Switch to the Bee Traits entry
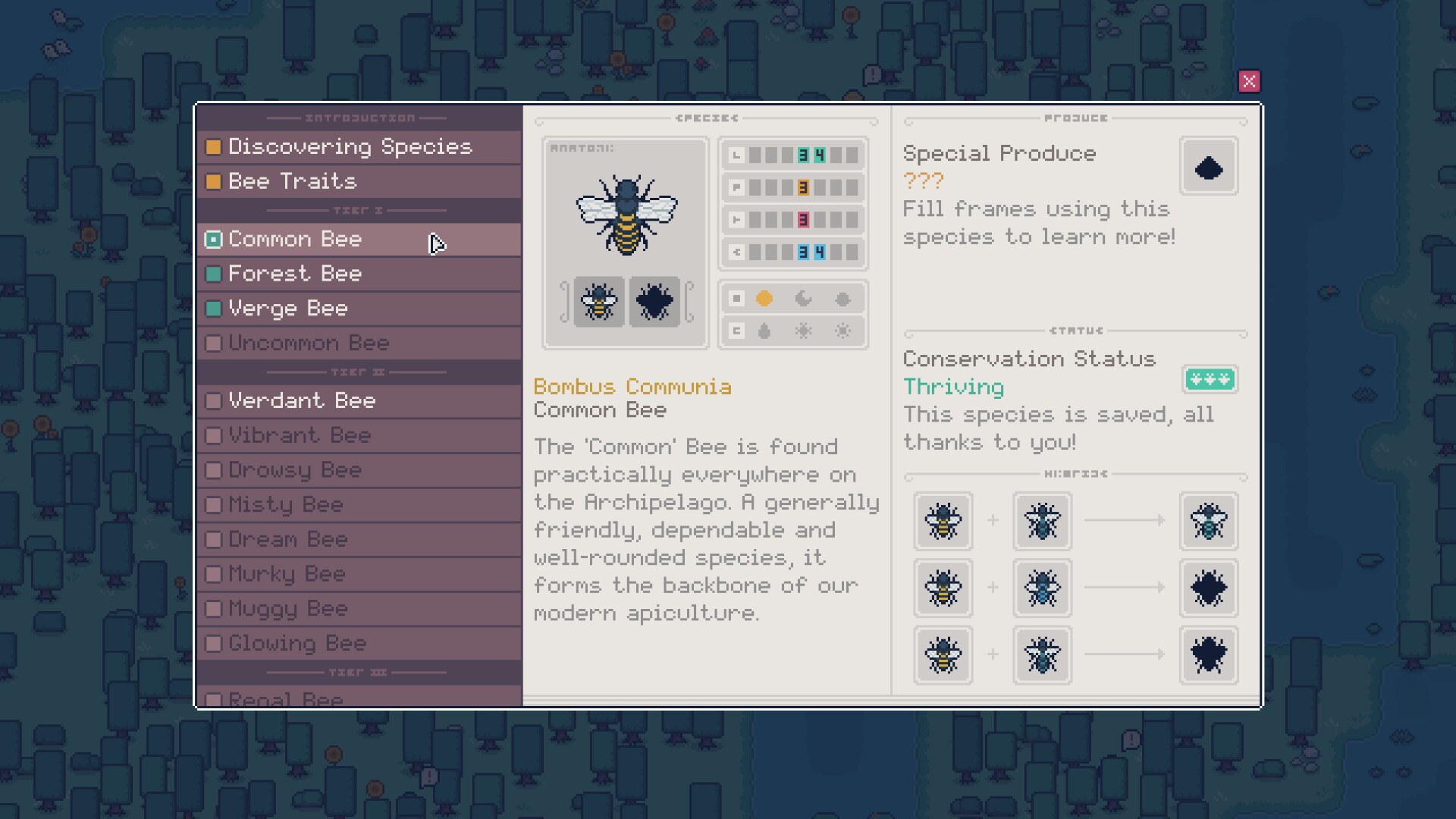 [292, 181]
